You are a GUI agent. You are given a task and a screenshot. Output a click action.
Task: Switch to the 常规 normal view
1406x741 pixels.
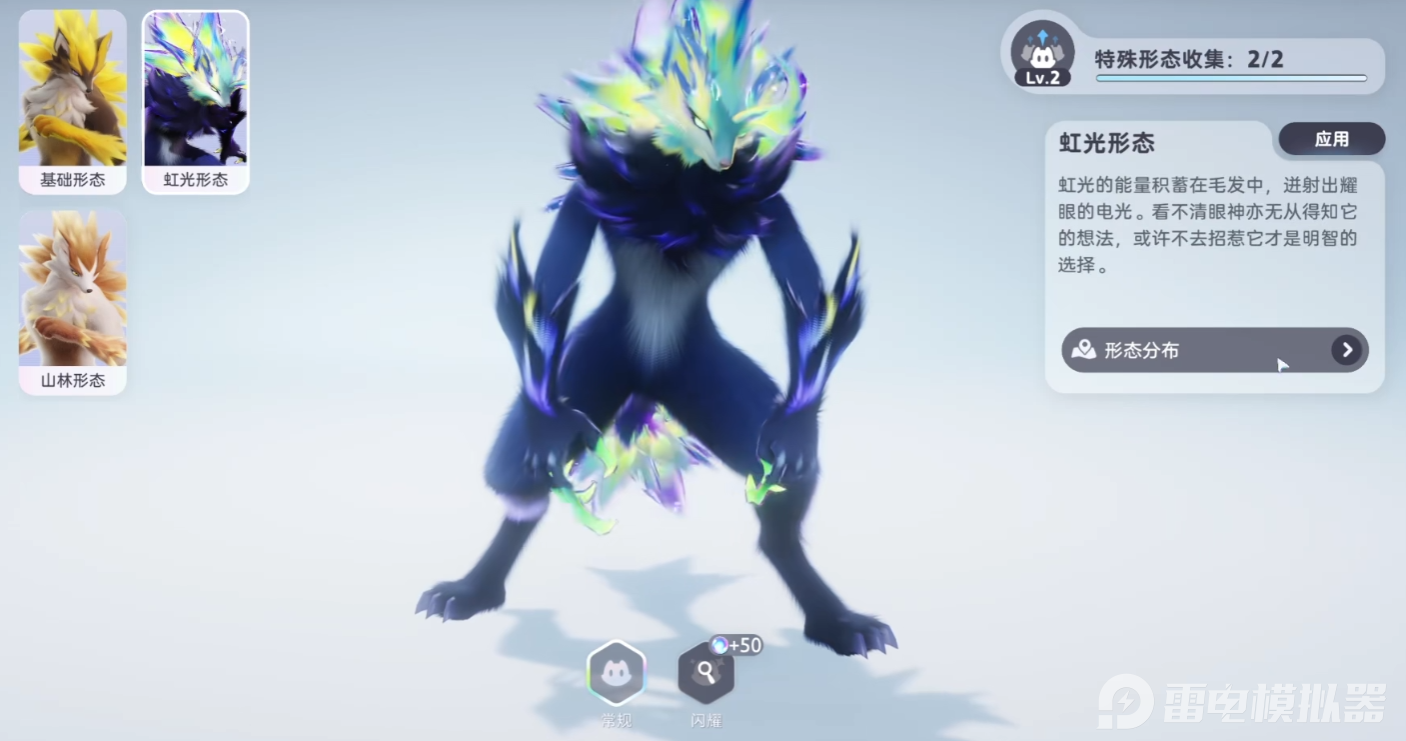[616, 674]
